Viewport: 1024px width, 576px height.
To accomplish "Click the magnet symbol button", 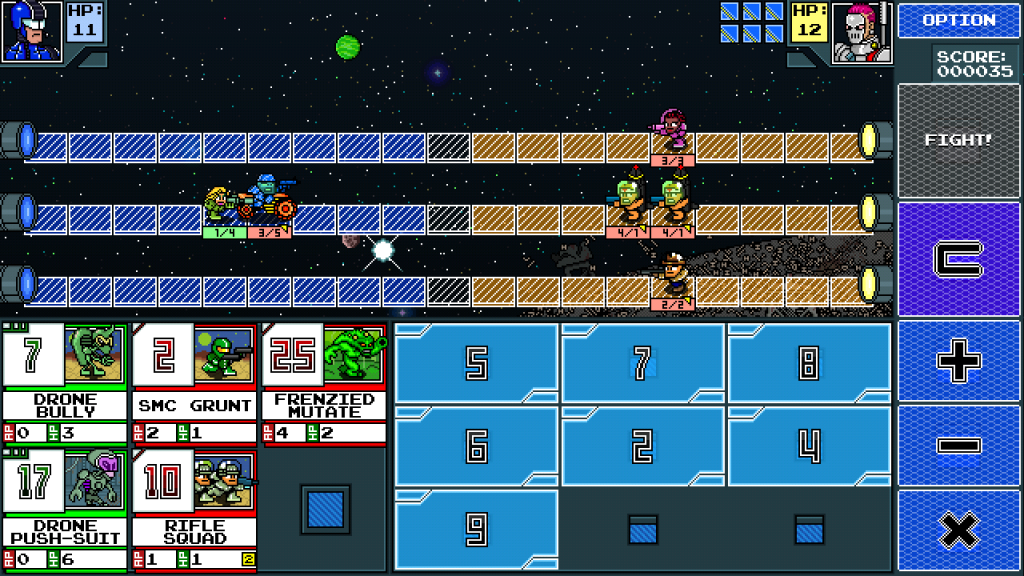I will point(959,259).
